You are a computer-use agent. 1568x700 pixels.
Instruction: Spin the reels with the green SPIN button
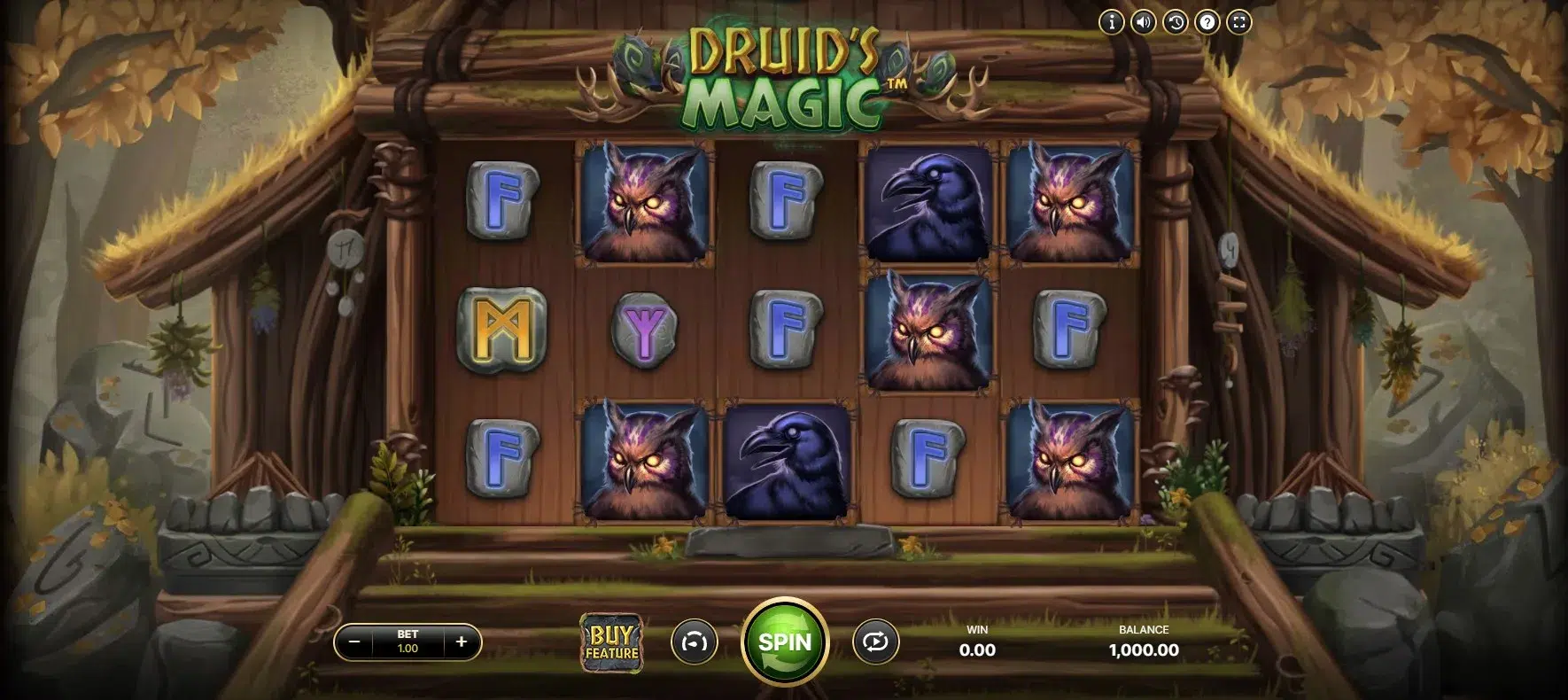(785, 642)
